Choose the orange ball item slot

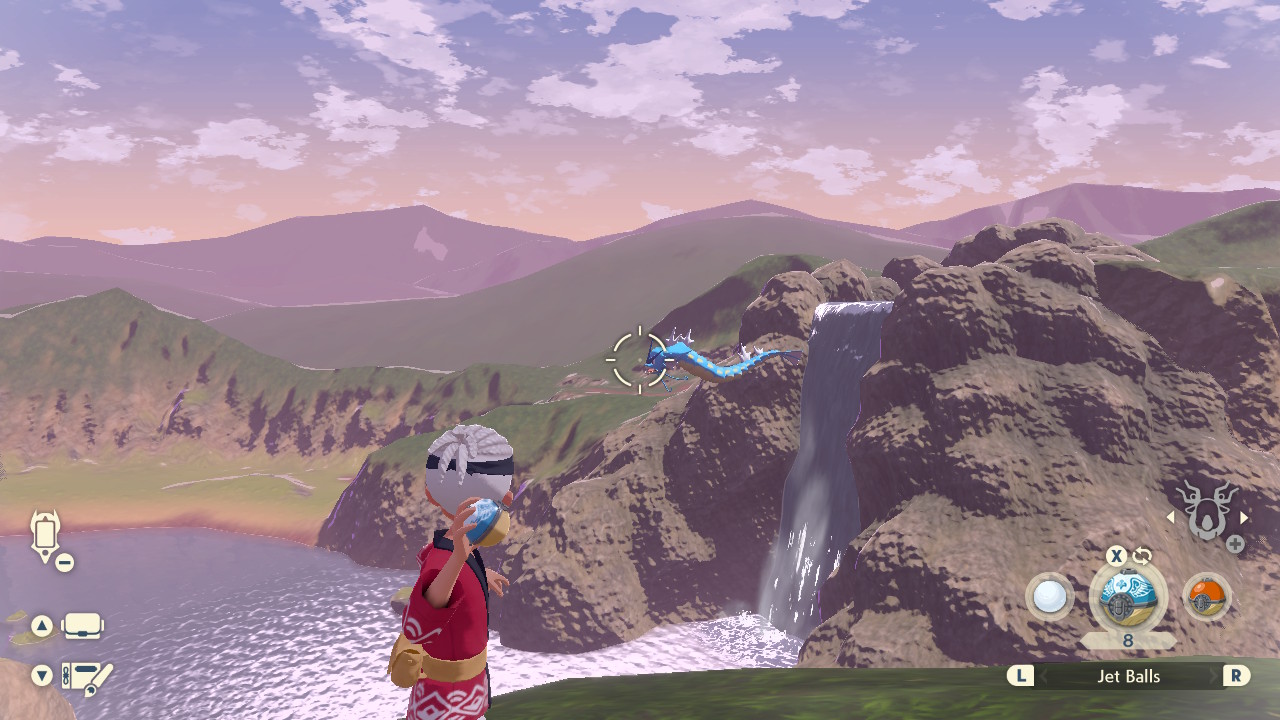click(1206, 597)
